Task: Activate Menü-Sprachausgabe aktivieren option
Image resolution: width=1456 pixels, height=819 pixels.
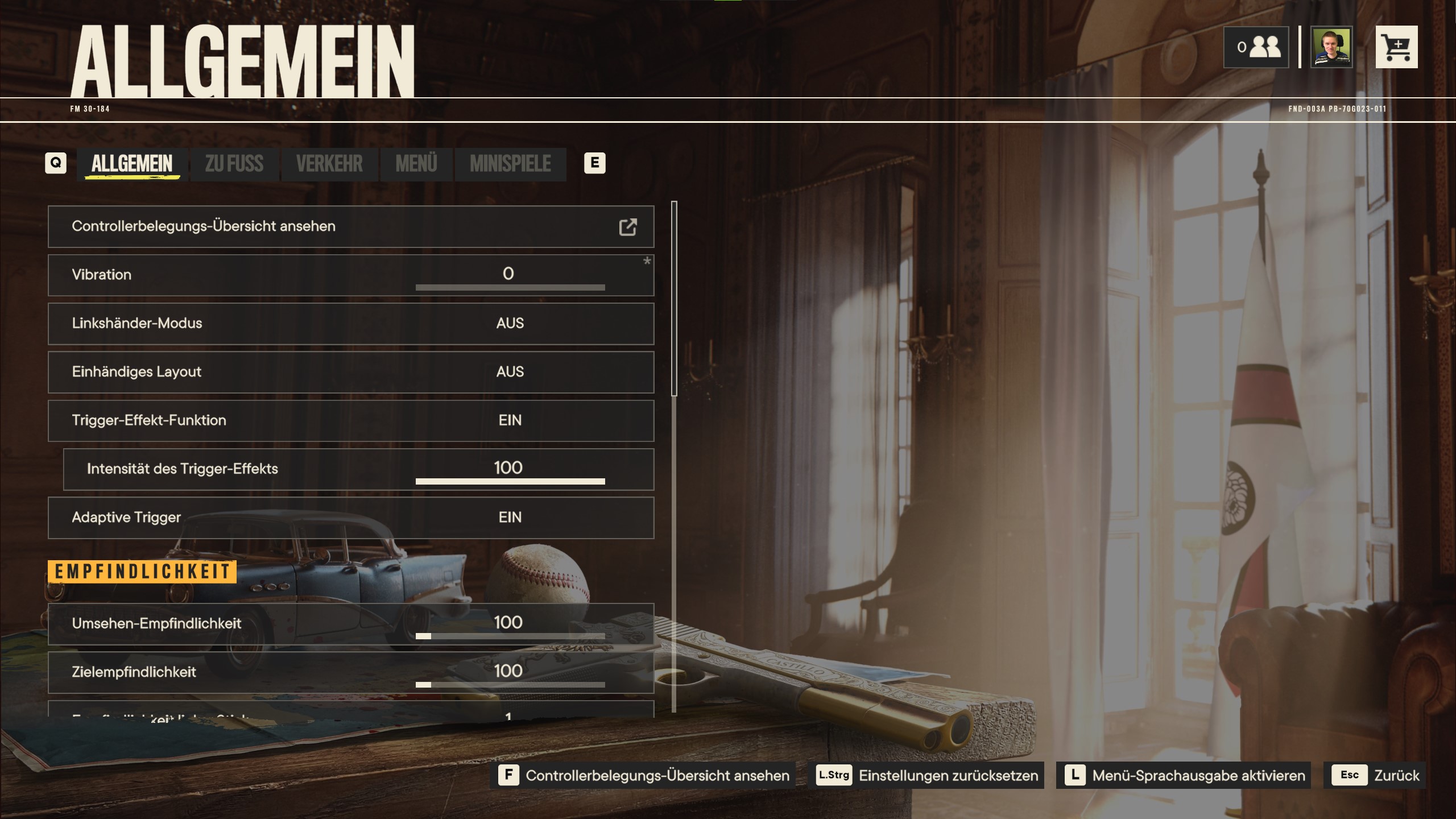Action: click(1184, 775)
